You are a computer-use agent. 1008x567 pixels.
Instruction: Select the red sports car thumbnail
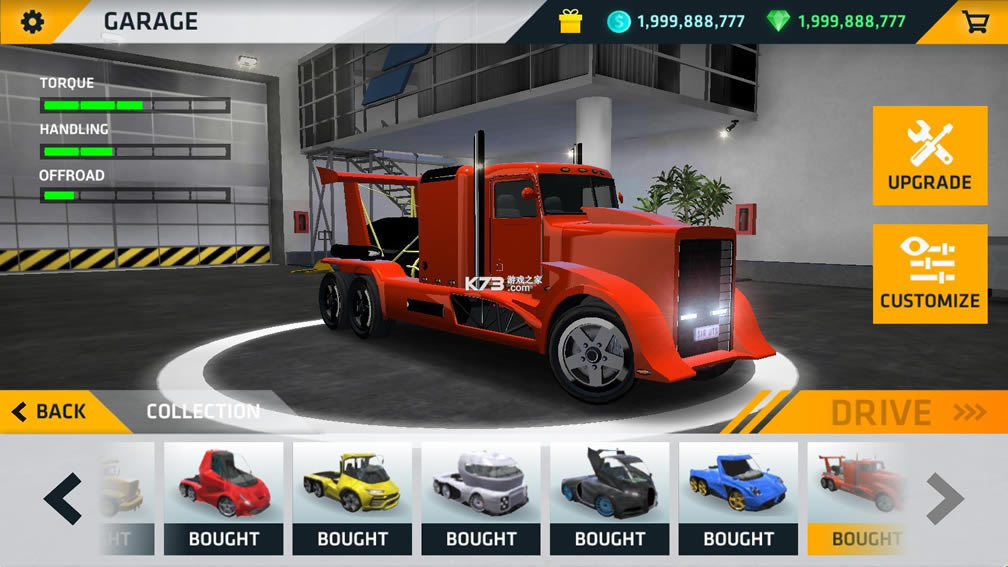(x=223, y=484)
